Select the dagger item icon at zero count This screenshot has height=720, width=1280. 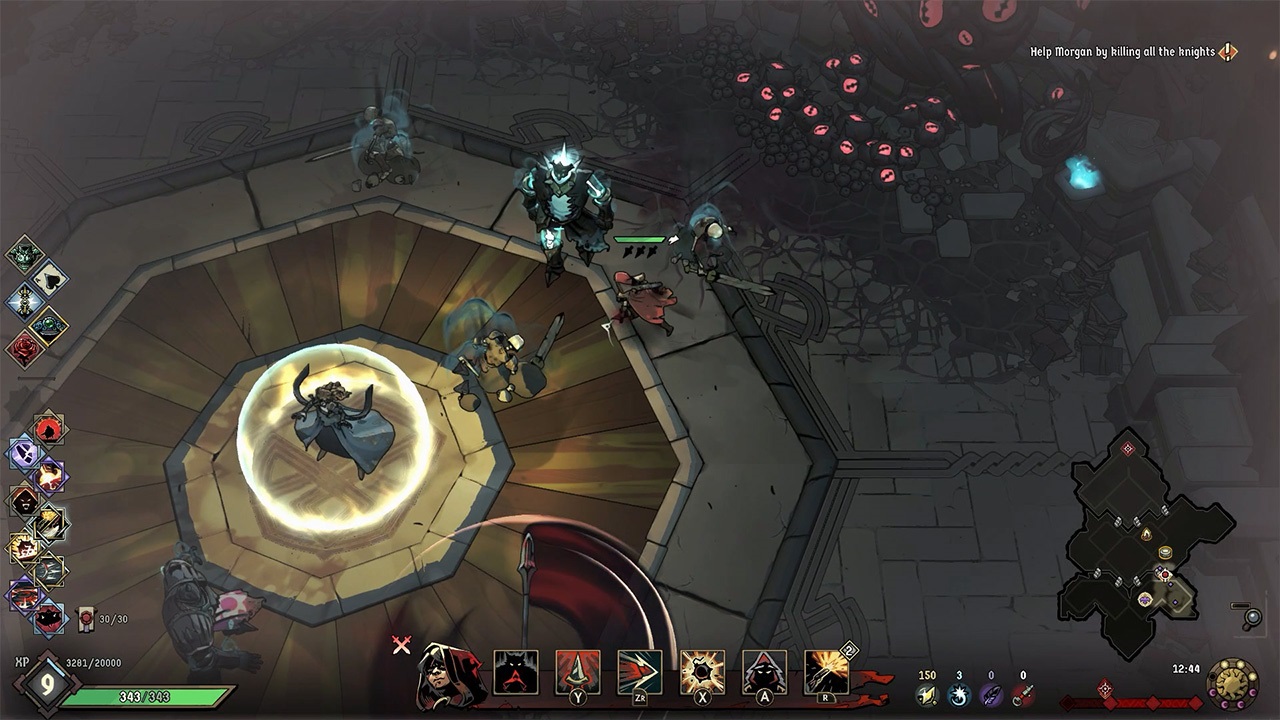pyautogui.click(x=1023, y=693)
